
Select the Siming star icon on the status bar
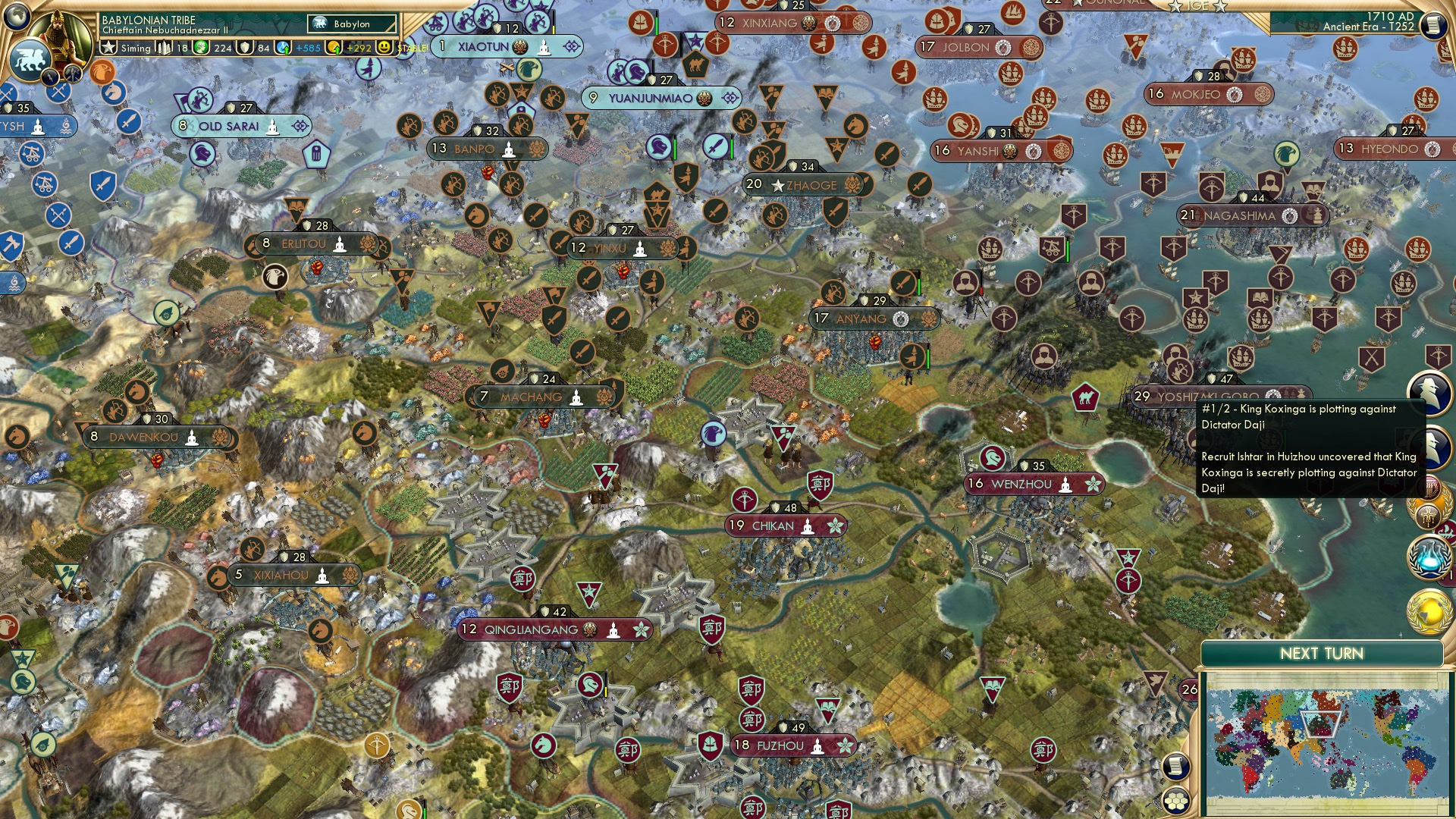pos(108,48)
